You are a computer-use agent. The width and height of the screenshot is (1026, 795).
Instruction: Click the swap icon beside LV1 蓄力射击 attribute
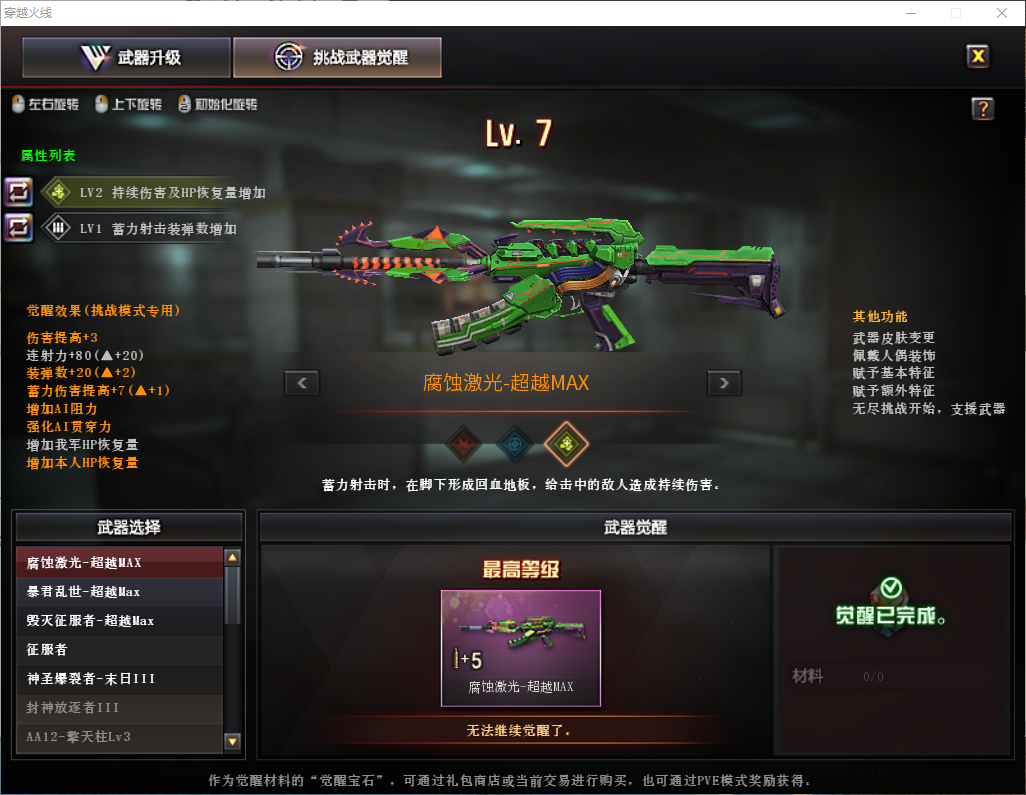tap(19, 228)
